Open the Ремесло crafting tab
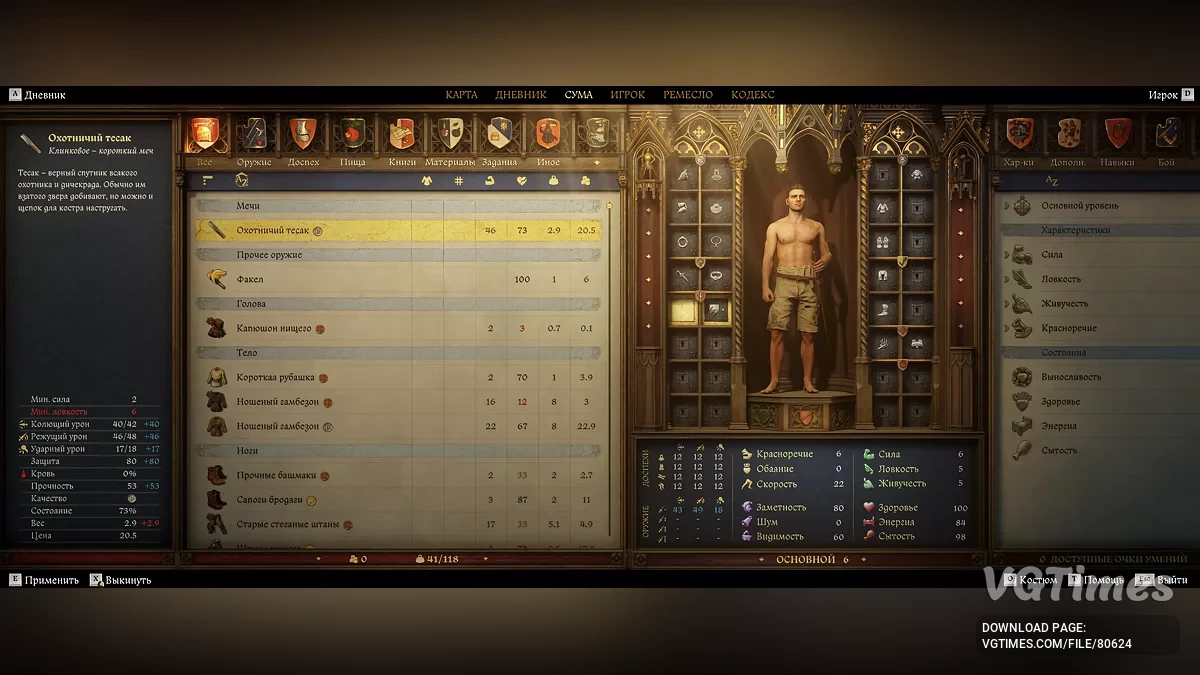The width and height of the screenshot is (1200, 675). (x=687, y=95)
